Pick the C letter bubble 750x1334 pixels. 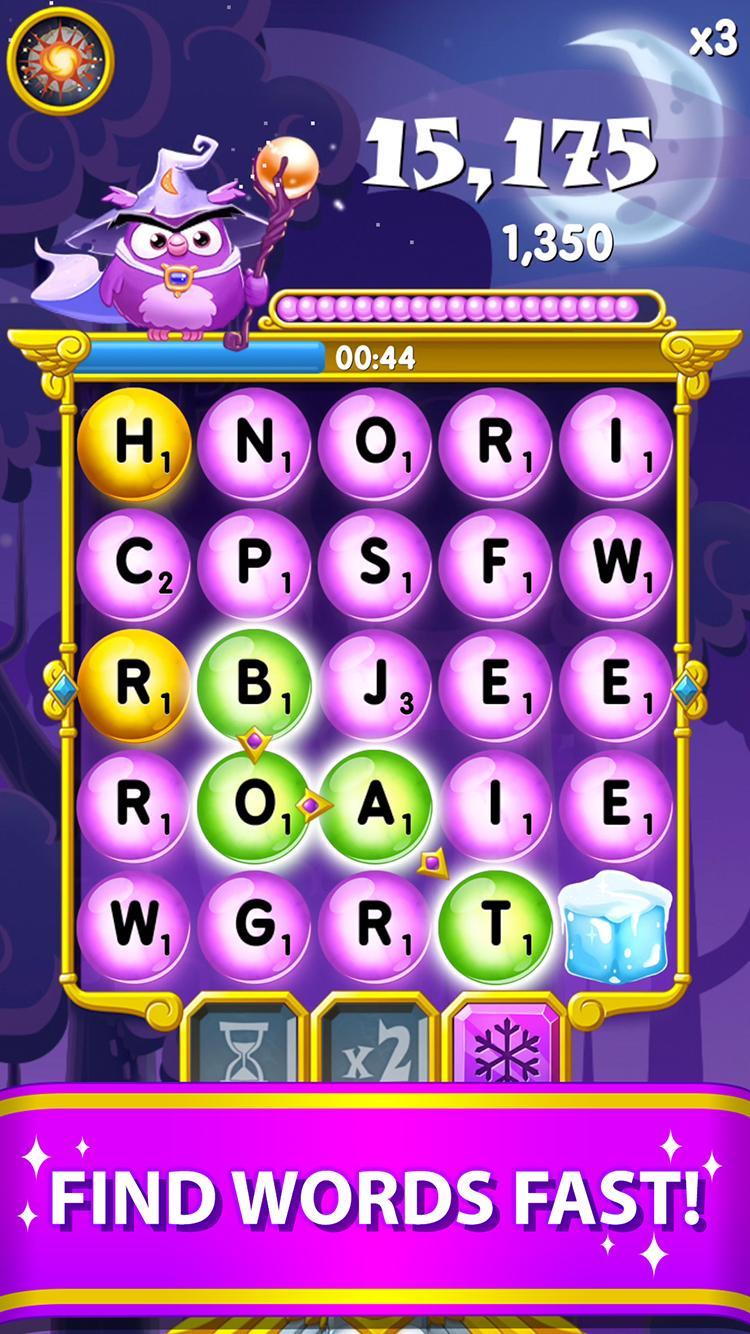tap(134, 565)
